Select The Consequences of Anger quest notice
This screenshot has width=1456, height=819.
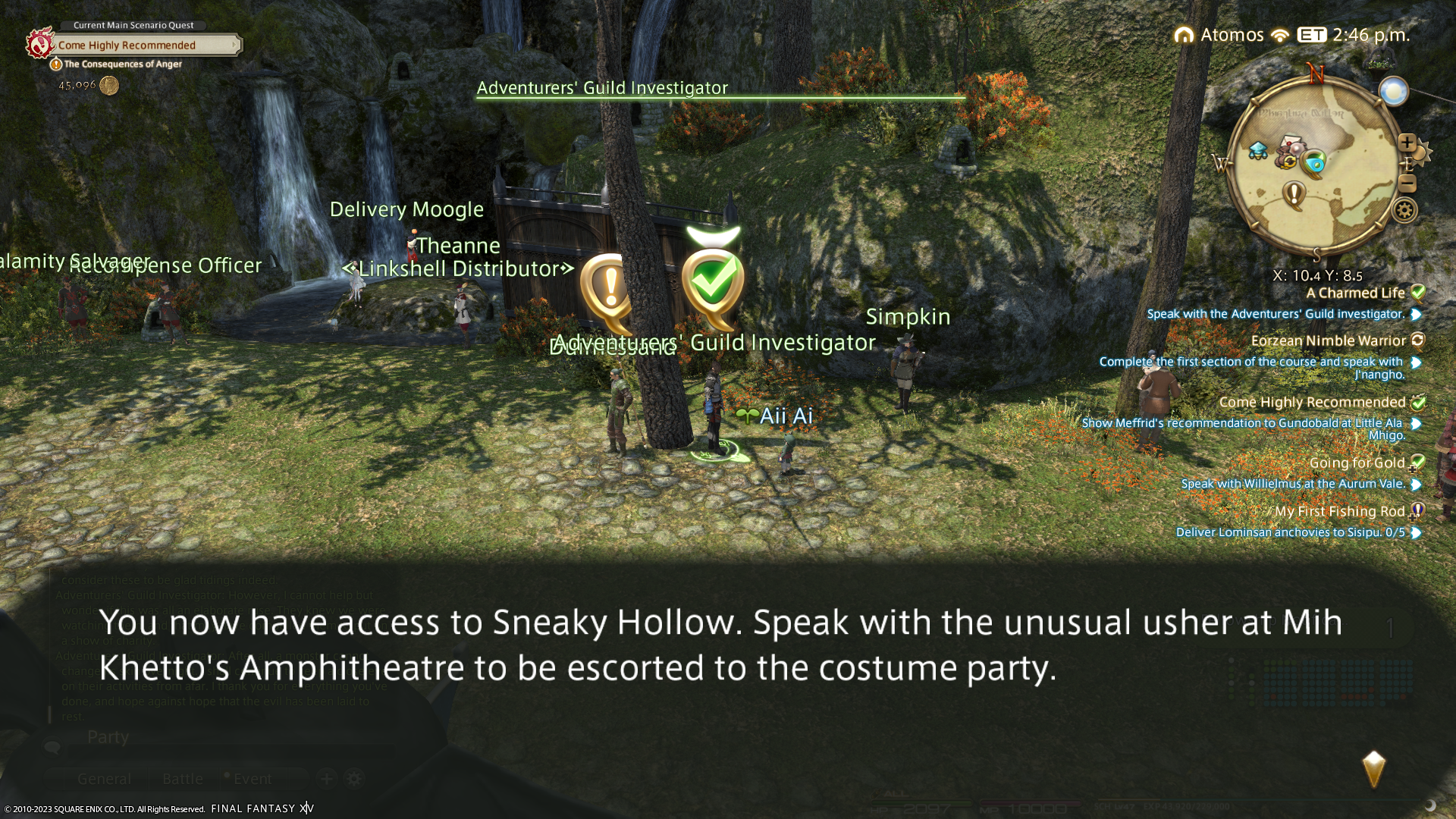121,64
